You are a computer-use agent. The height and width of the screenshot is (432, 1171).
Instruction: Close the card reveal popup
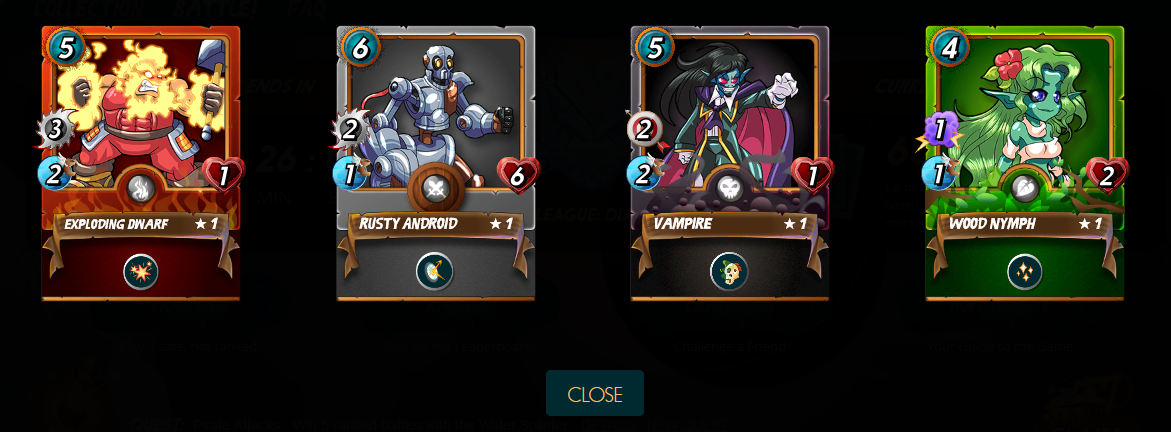pyautogui.click(x=595, y=394)
